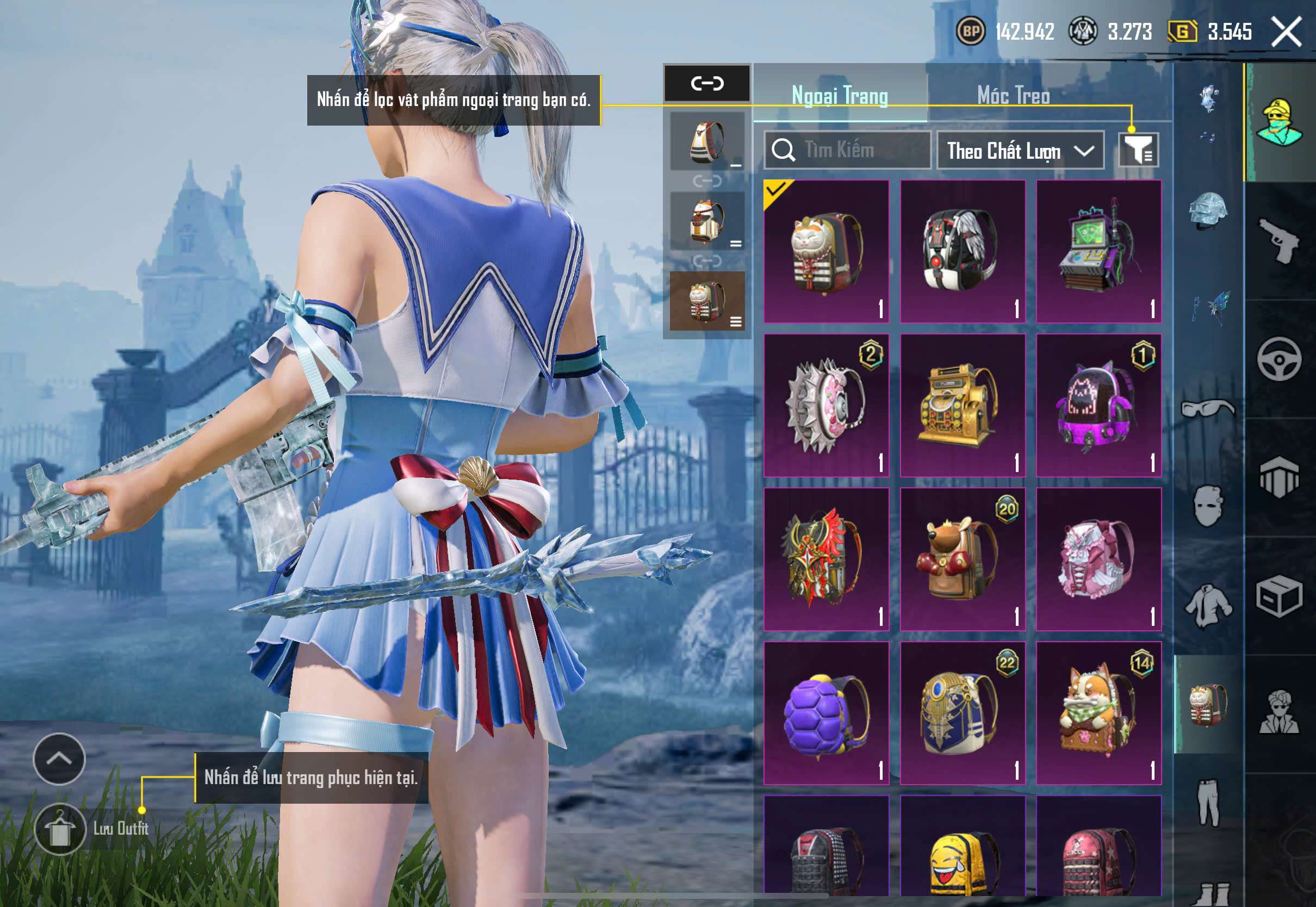Open the pistol weapons category
The height and width of the screenshot is (907, 1316).
click(1279, 241)
